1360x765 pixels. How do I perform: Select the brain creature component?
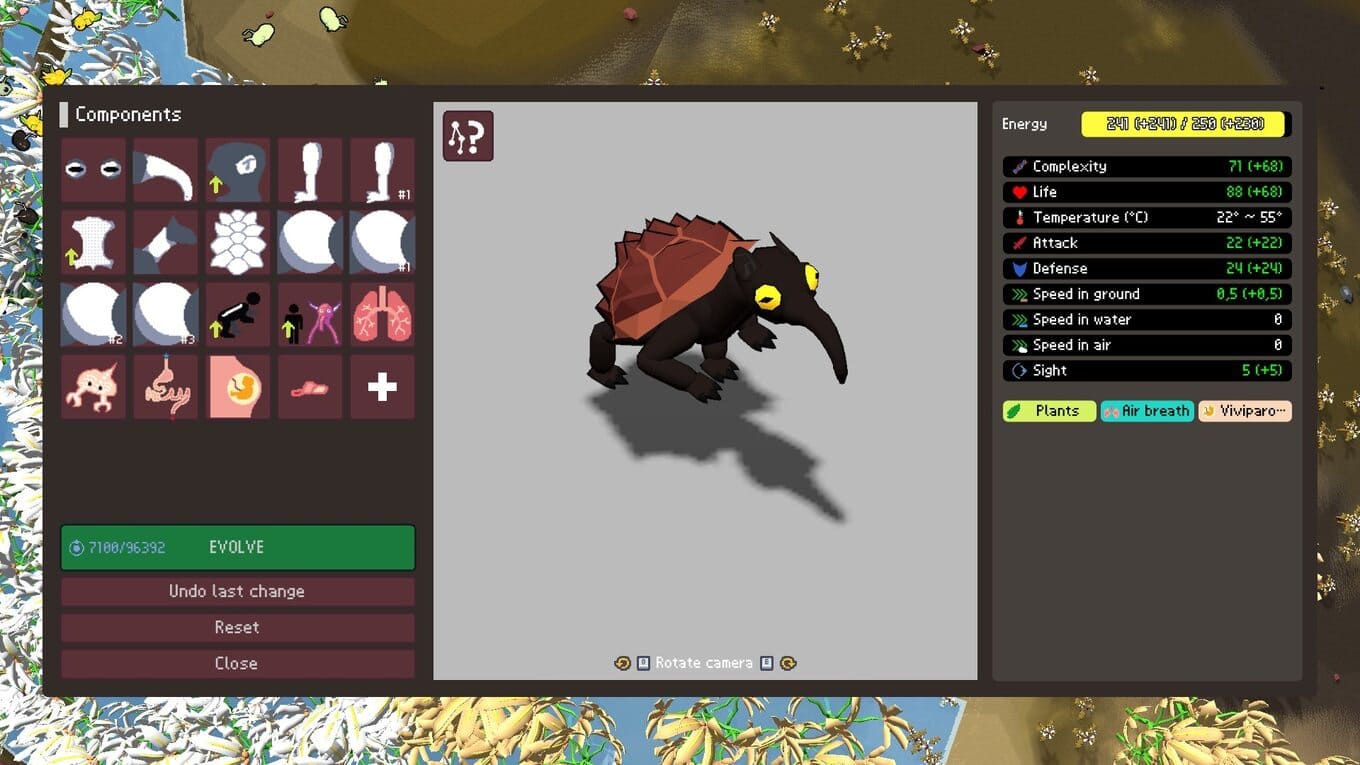pos(93,387)
